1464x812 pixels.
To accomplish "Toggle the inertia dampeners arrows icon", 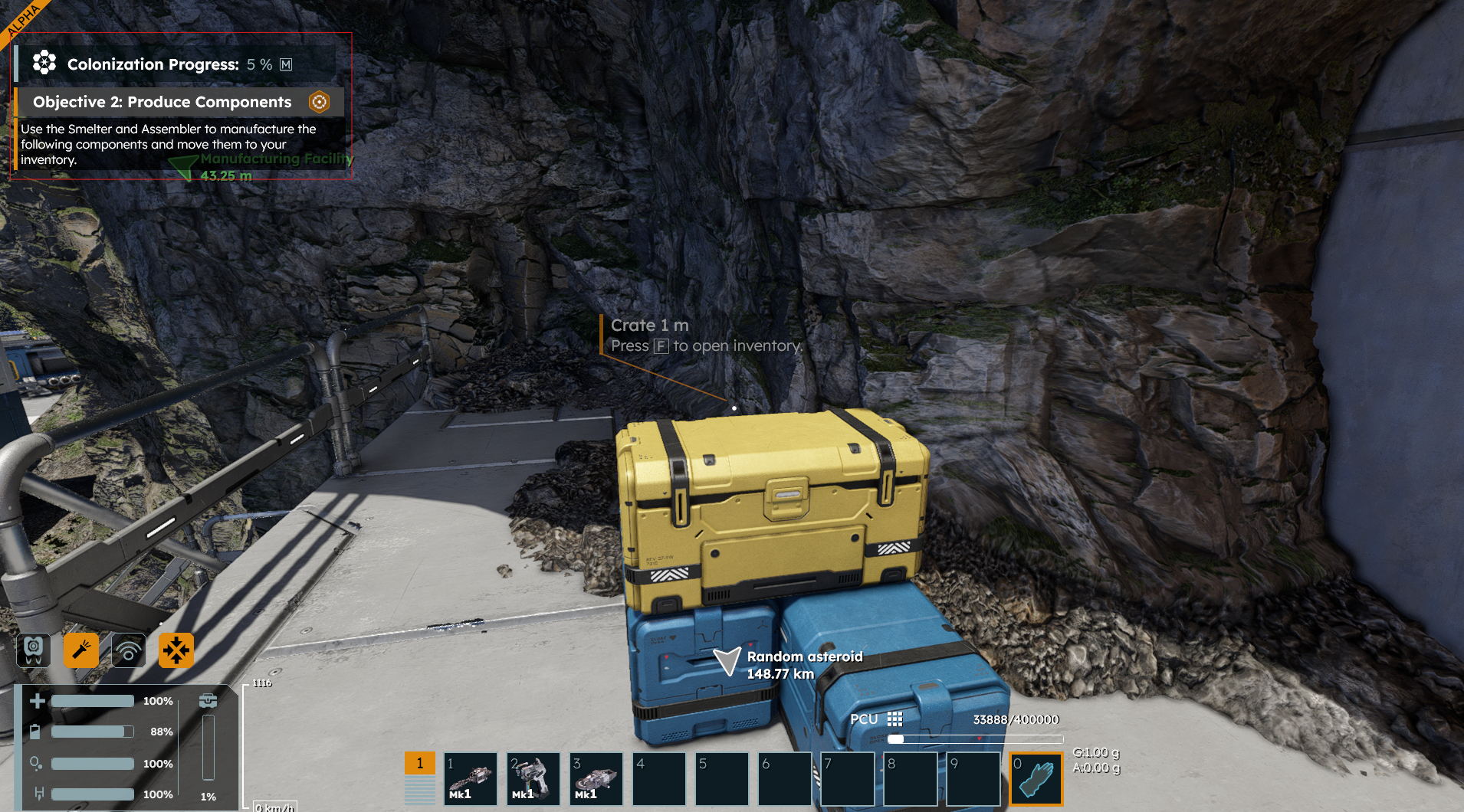I will [176, 650].
